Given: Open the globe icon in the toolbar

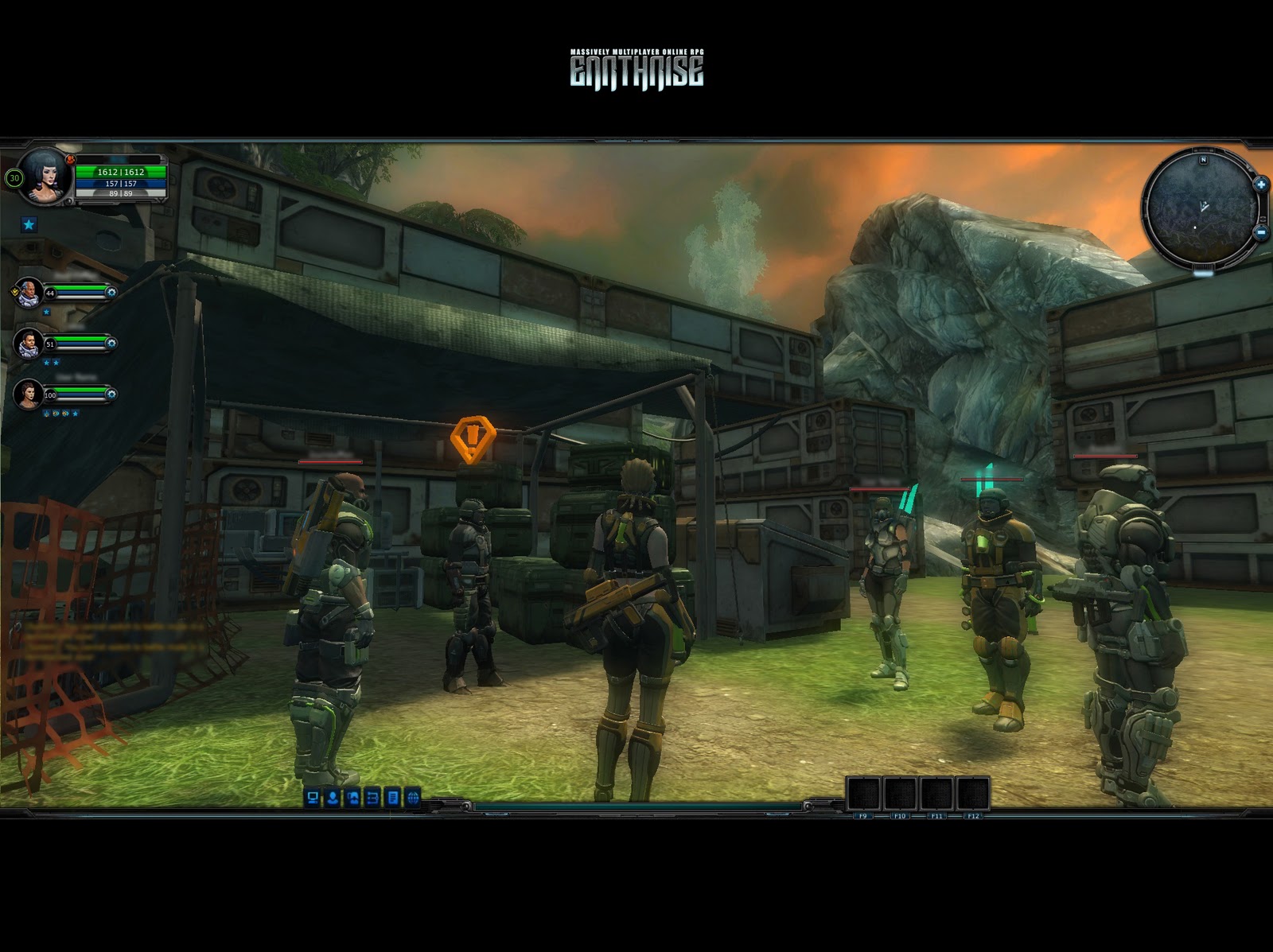Looking at the screenshot, I should [412, 798].
